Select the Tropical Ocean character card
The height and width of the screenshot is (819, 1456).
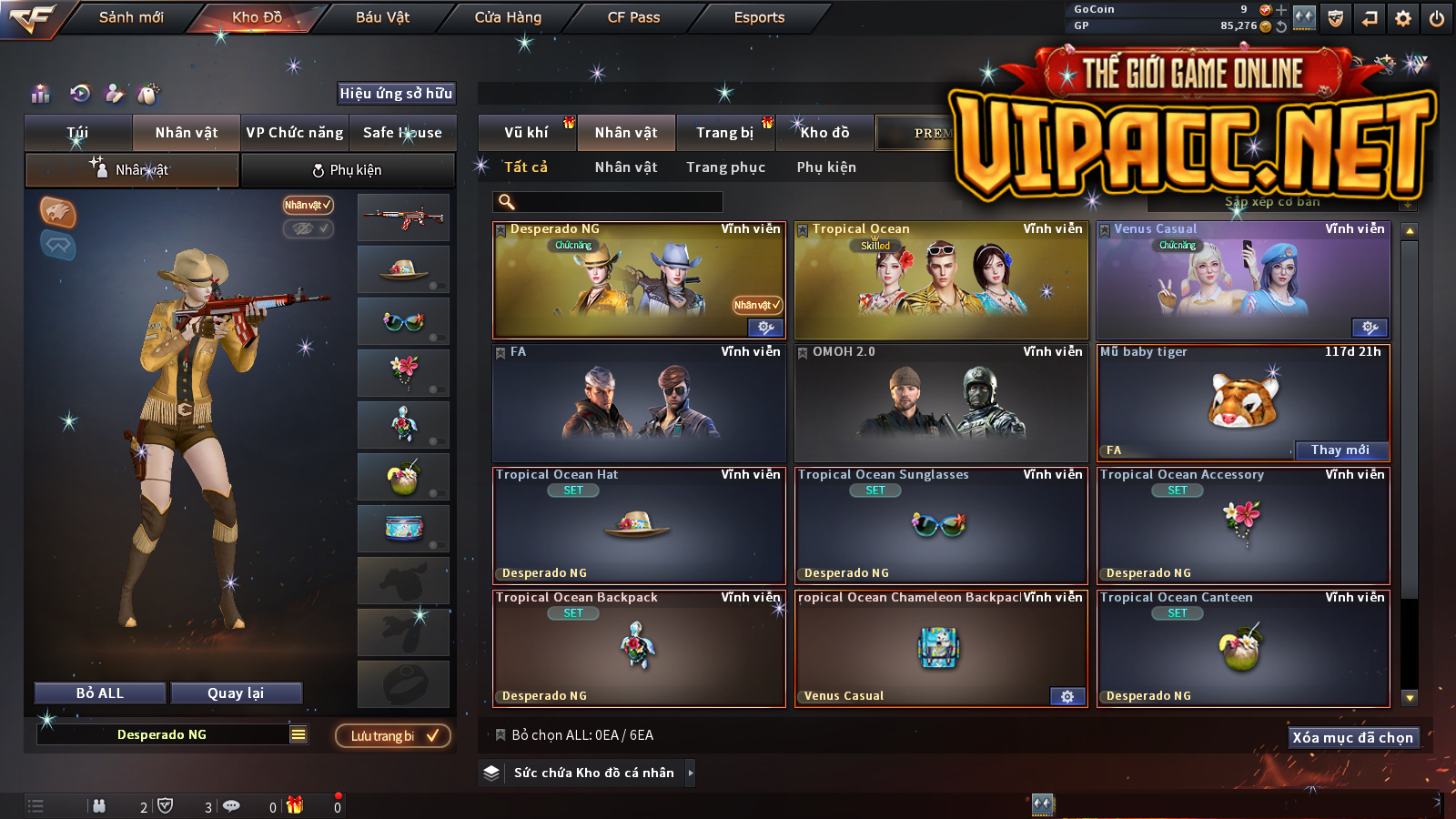941,281
